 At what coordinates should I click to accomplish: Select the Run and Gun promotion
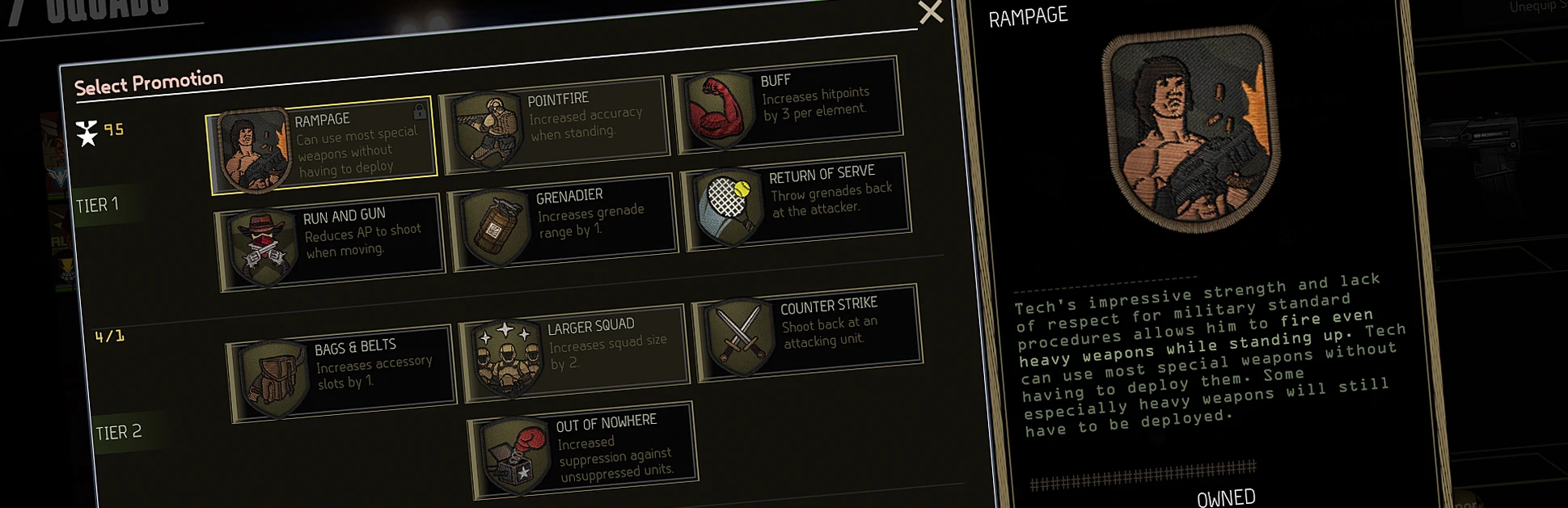coord(332,241)
